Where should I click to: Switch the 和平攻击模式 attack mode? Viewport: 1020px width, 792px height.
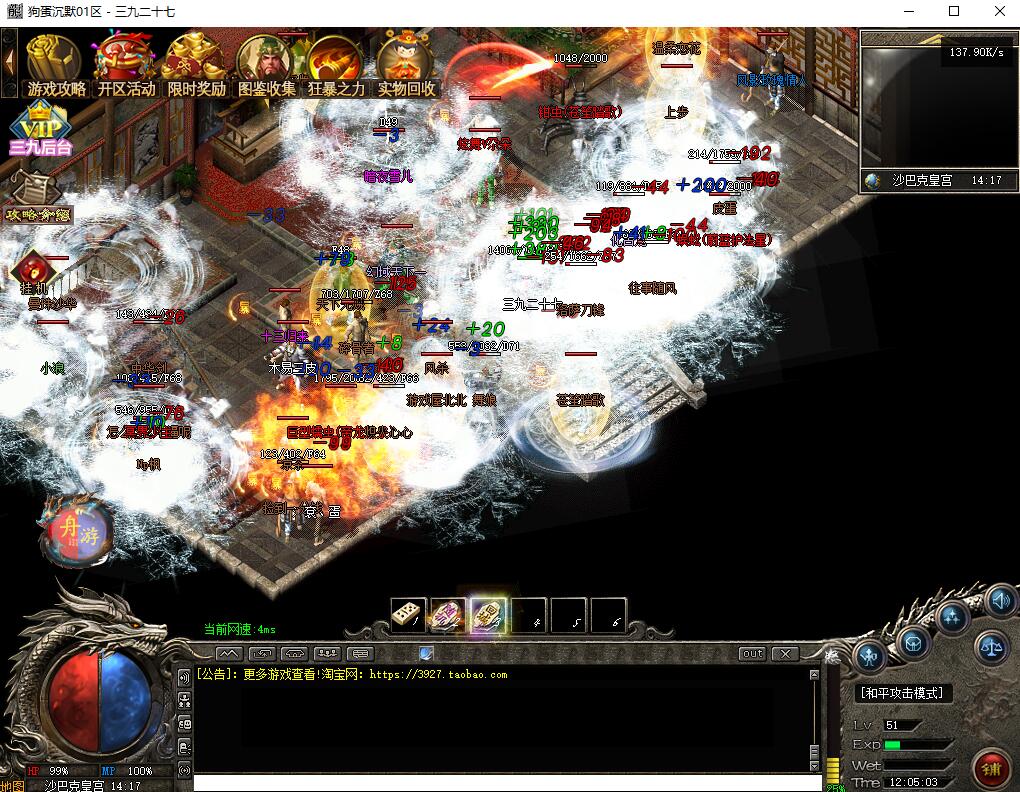(903, 693)
